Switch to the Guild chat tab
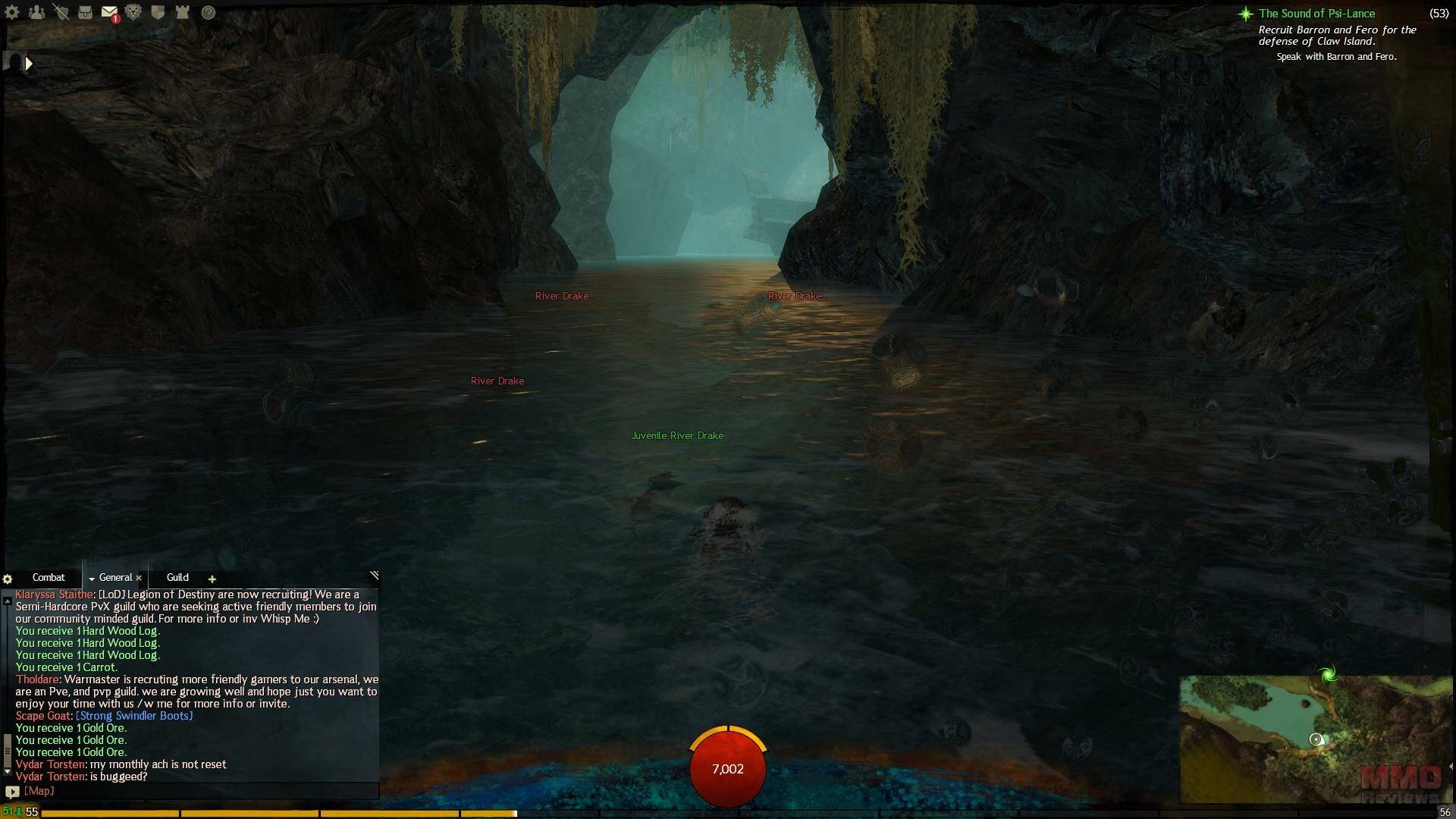 click(x=177, y=578)
